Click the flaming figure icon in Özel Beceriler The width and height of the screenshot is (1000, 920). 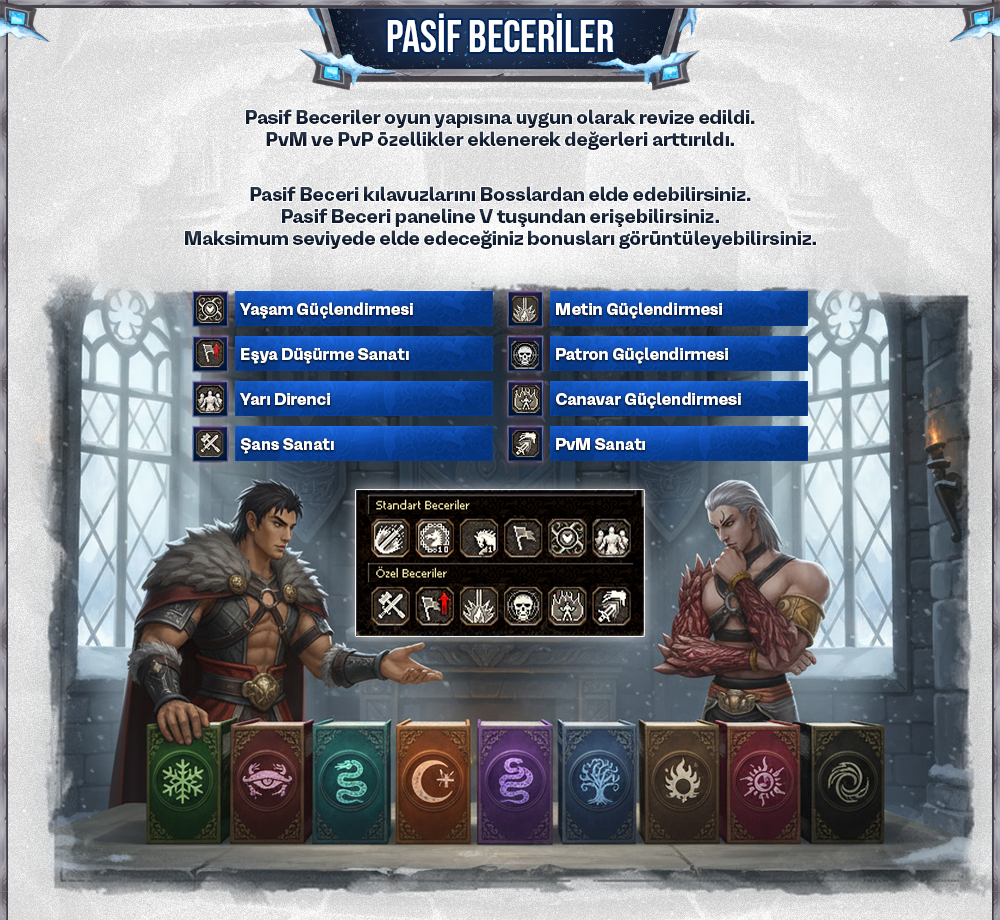click(x=567, y=606)
